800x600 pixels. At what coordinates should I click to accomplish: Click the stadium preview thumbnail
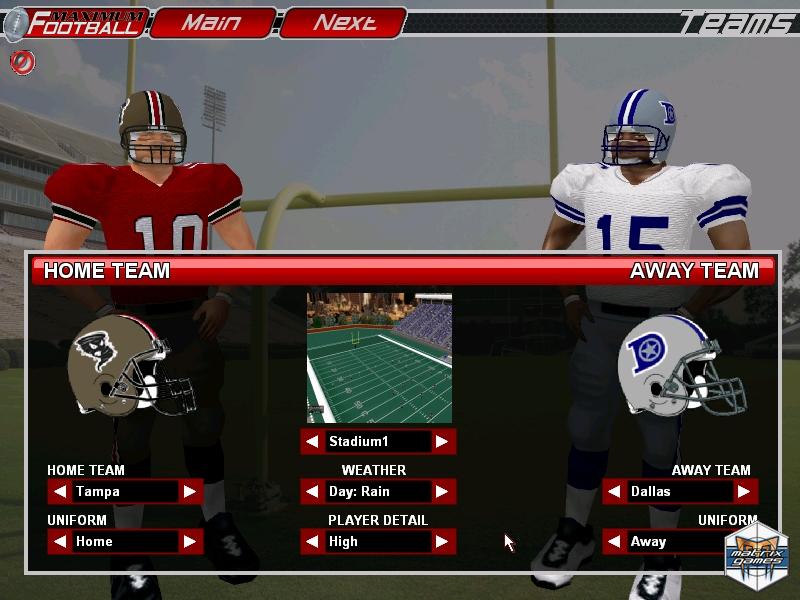(x=379, y=357)
